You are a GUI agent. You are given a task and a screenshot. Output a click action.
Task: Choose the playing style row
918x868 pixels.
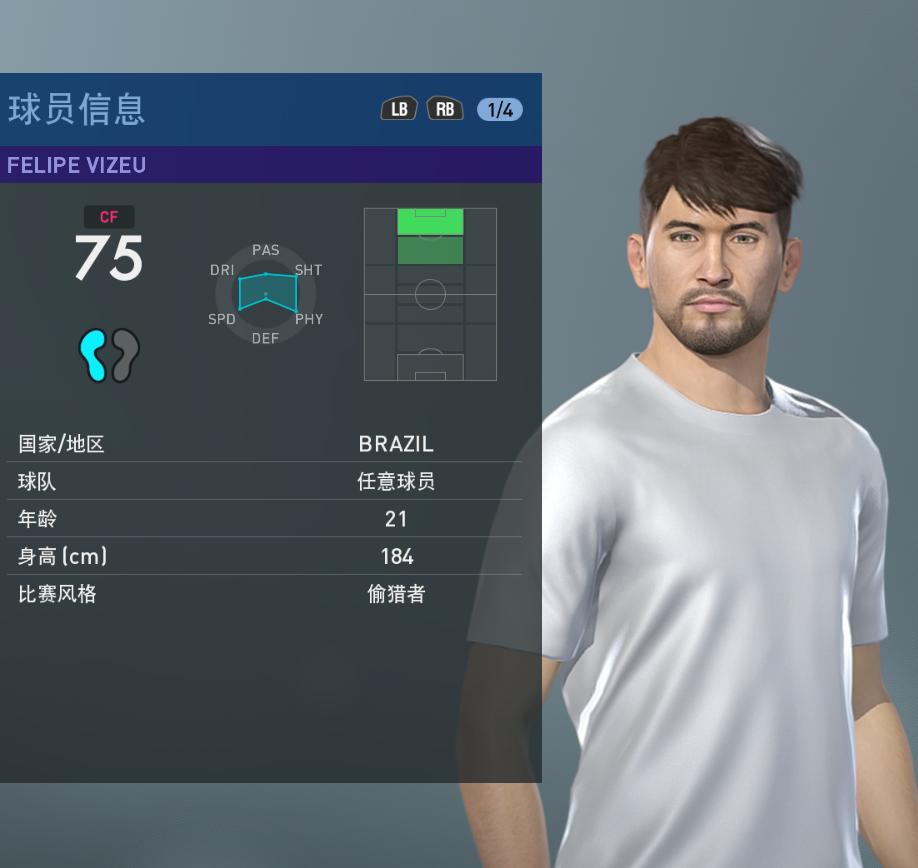[265, 594]
